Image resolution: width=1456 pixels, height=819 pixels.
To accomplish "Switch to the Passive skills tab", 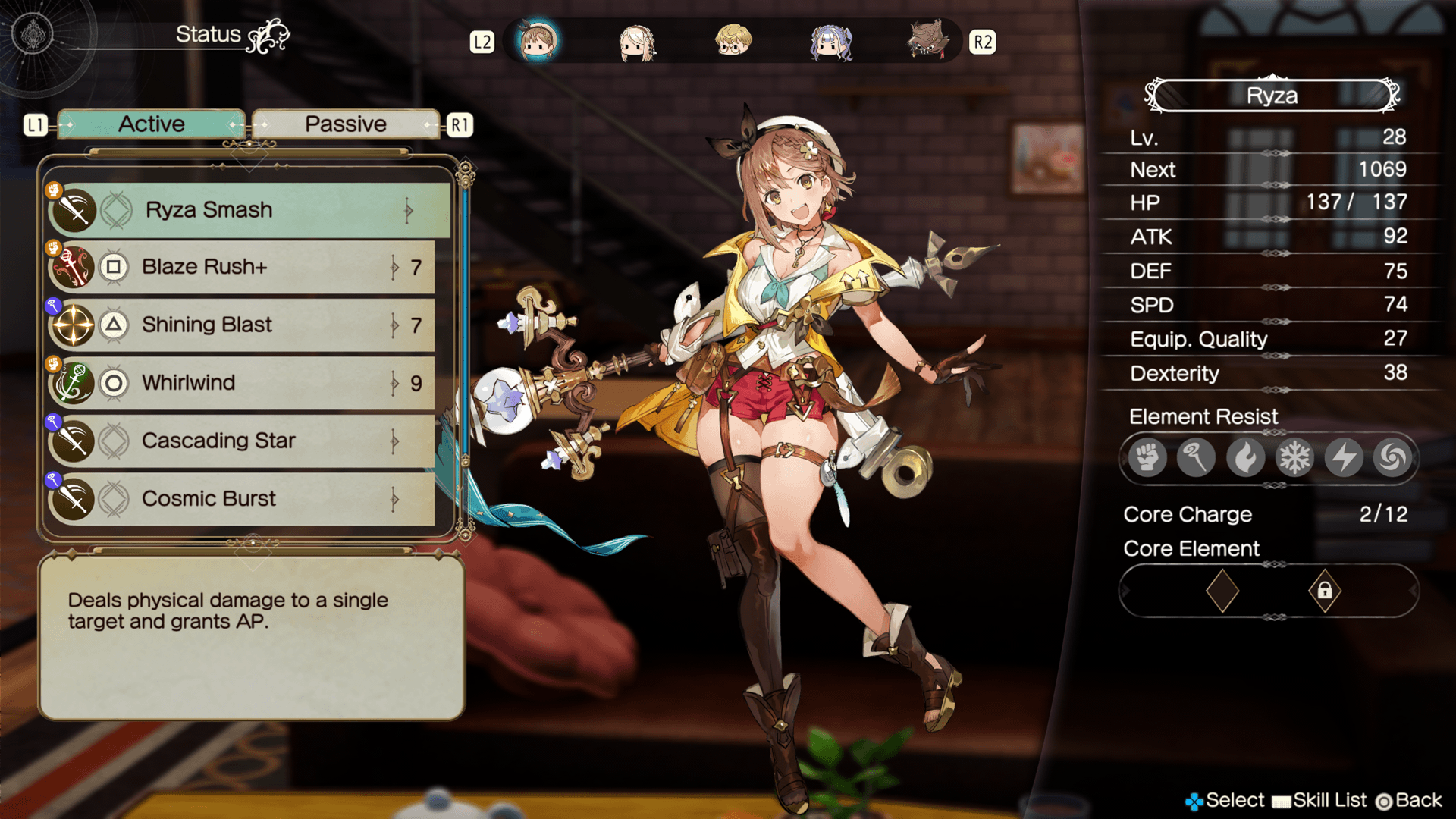I will coord(346,124).
